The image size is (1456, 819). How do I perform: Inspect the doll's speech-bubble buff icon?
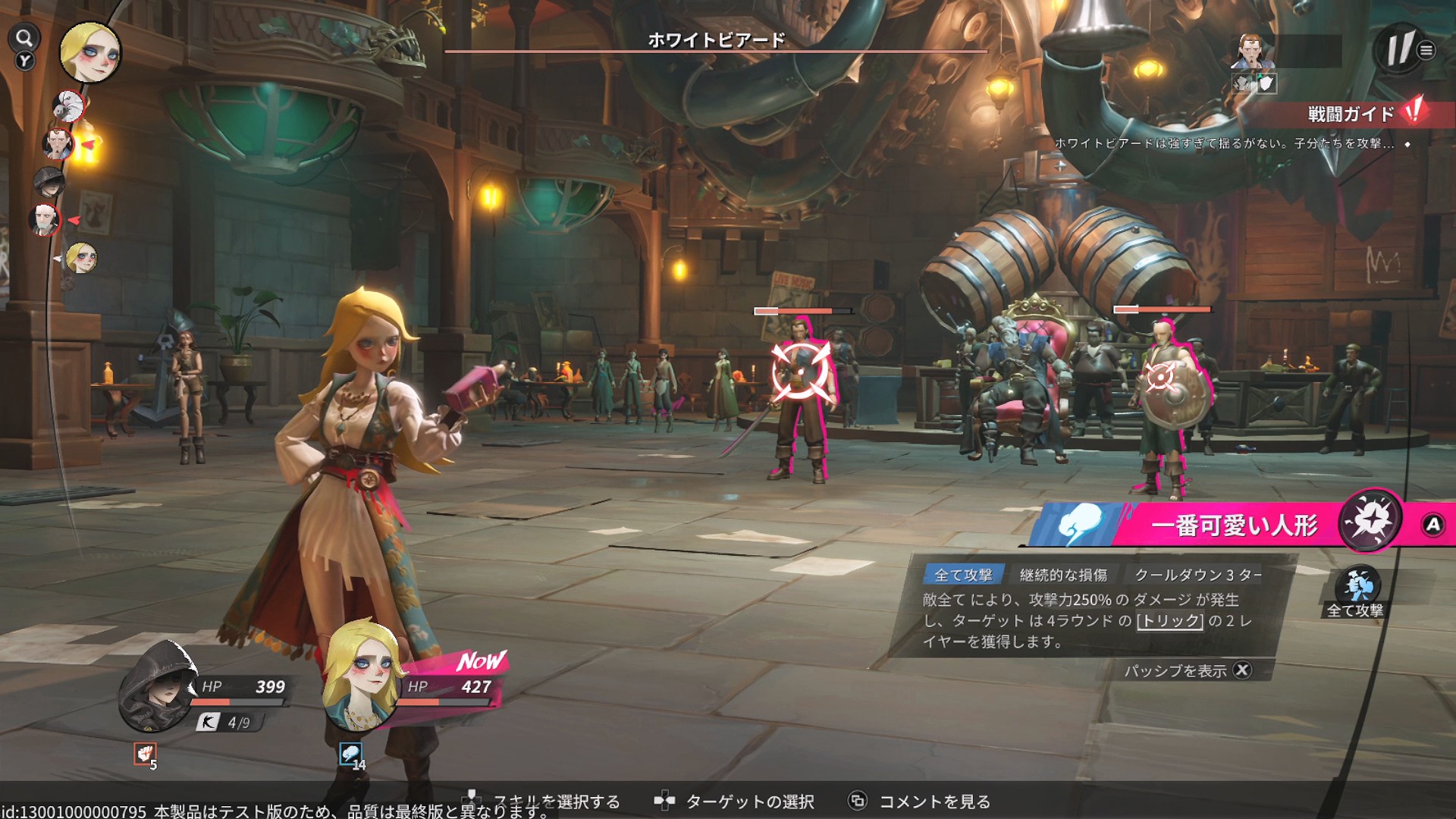[350, 754]
